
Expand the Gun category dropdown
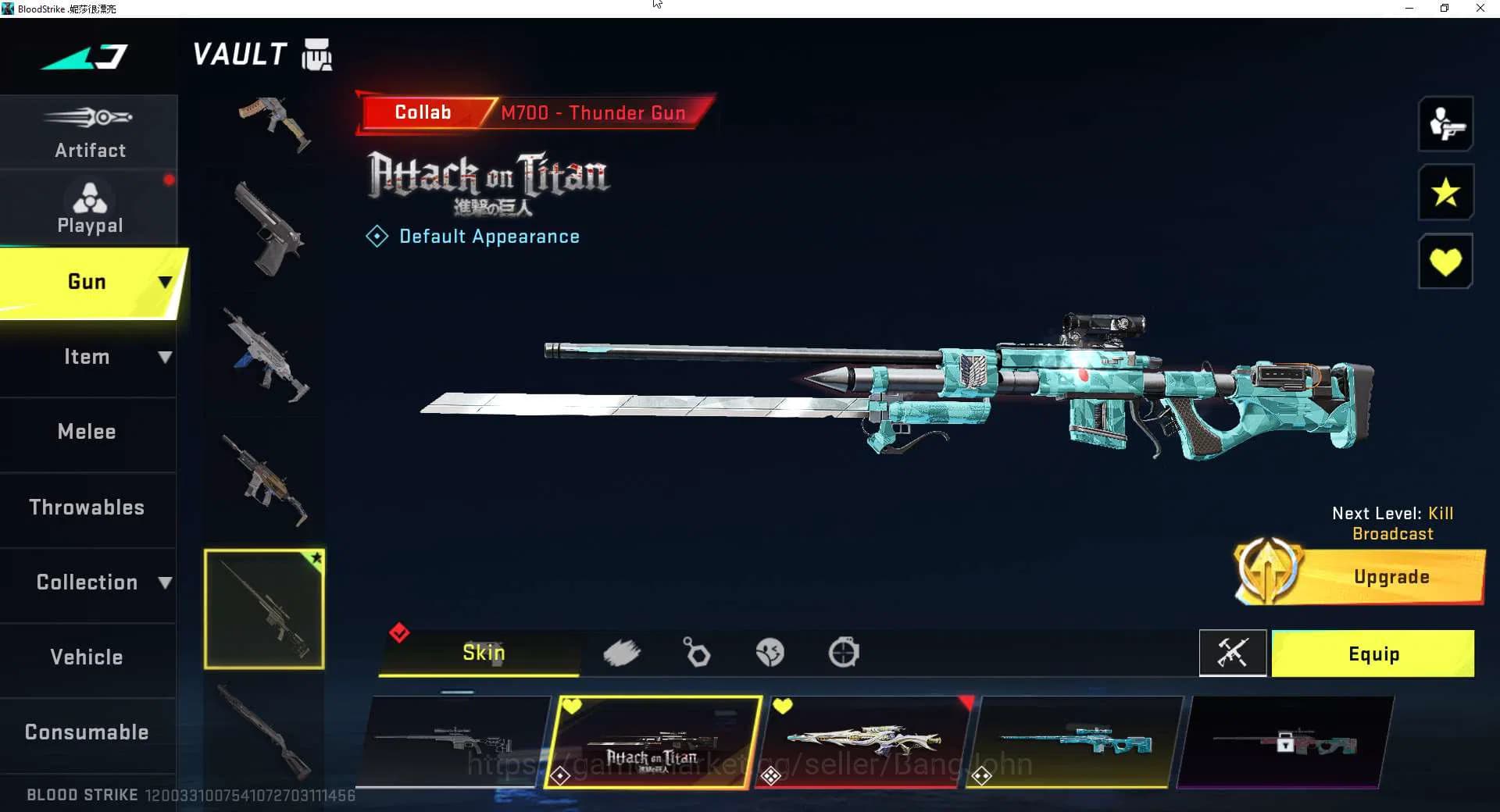tap(164, 282)
